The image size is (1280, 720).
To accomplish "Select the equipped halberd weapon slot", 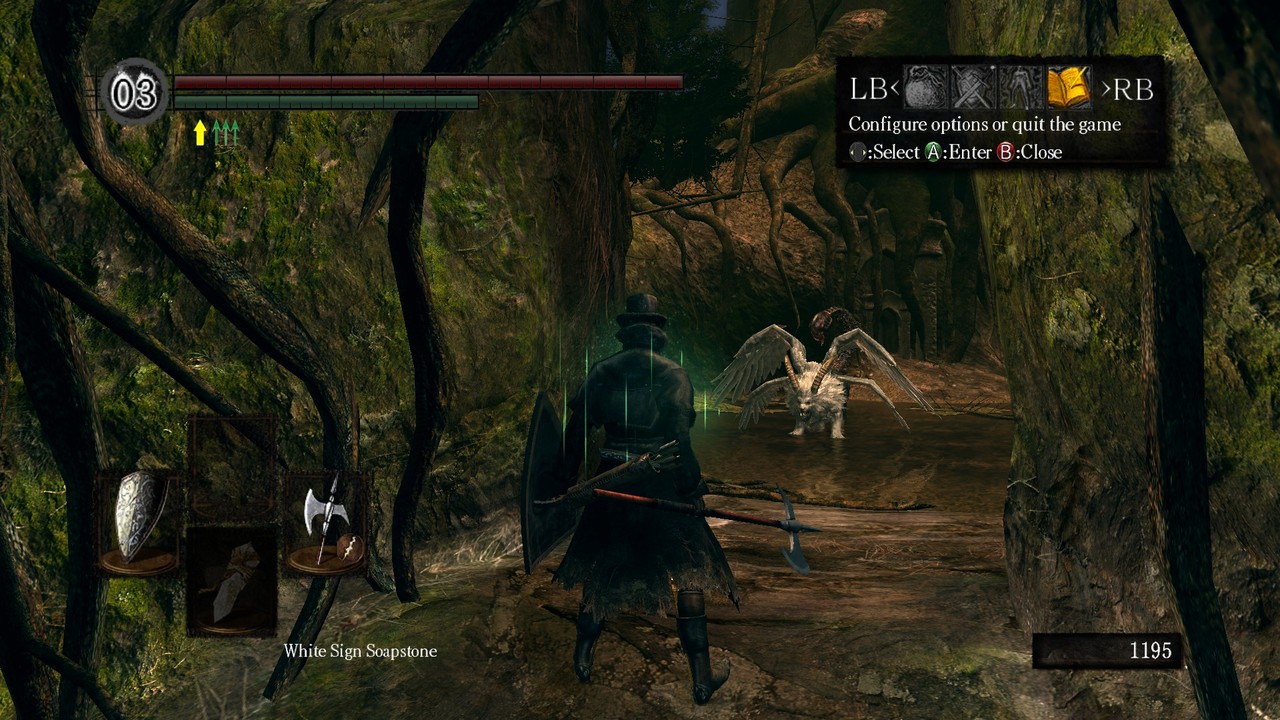I will 326,520.
